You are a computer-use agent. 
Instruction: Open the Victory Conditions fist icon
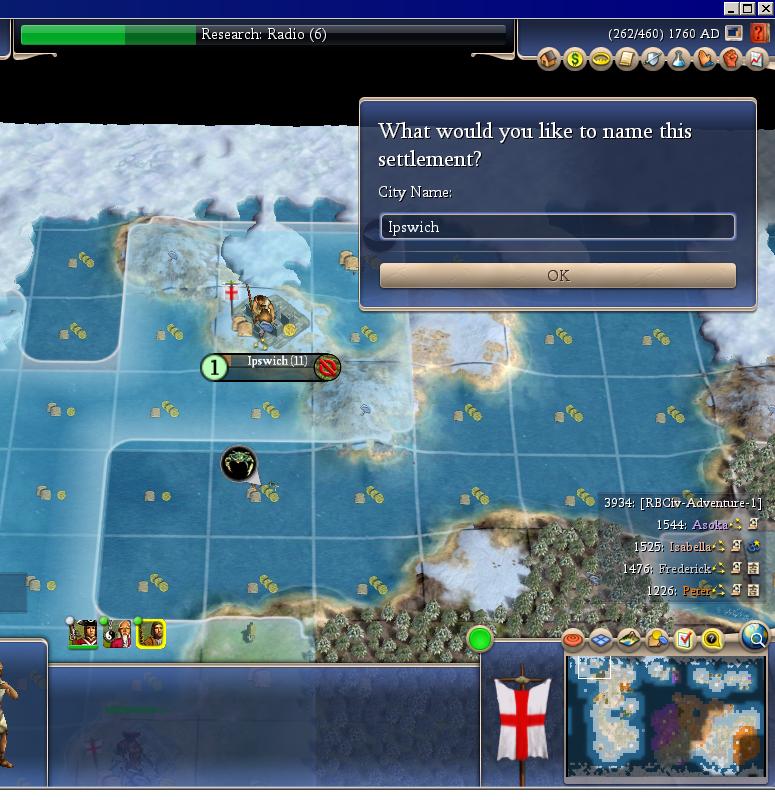click(x=731, y=60)
